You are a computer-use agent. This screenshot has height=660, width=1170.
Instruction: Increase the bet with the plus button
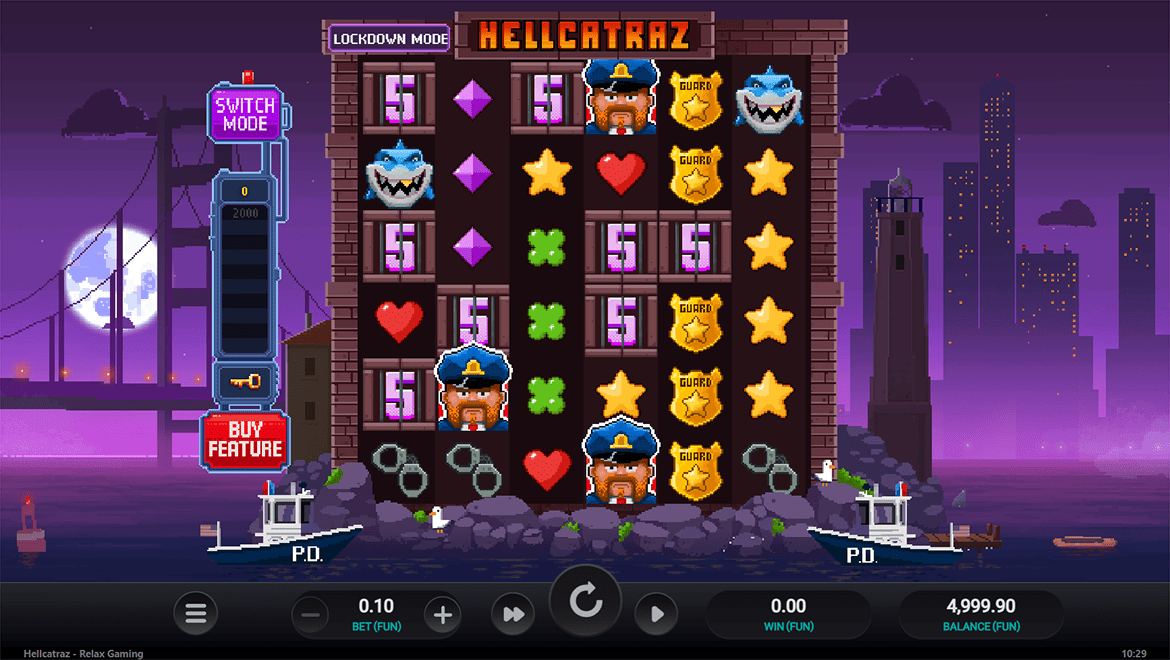[443, 614]
